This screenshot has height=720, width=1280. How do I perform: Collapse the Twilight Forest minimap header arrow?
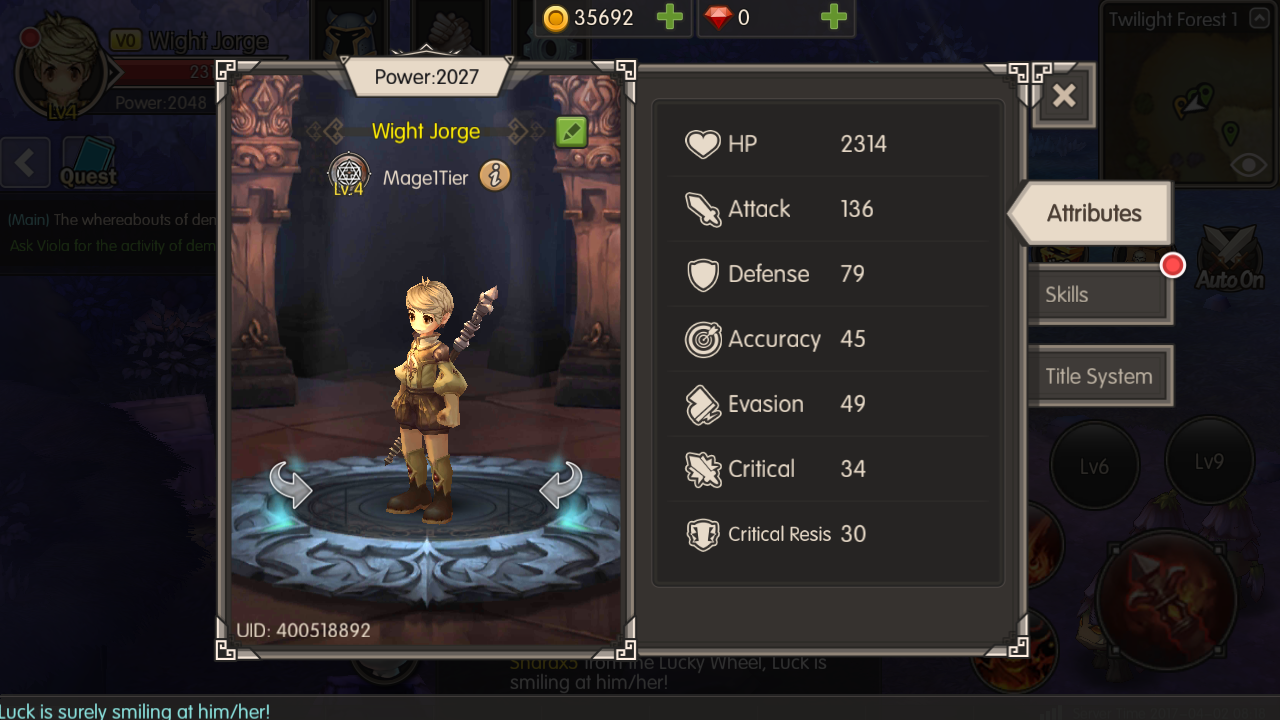[1259, 19]
